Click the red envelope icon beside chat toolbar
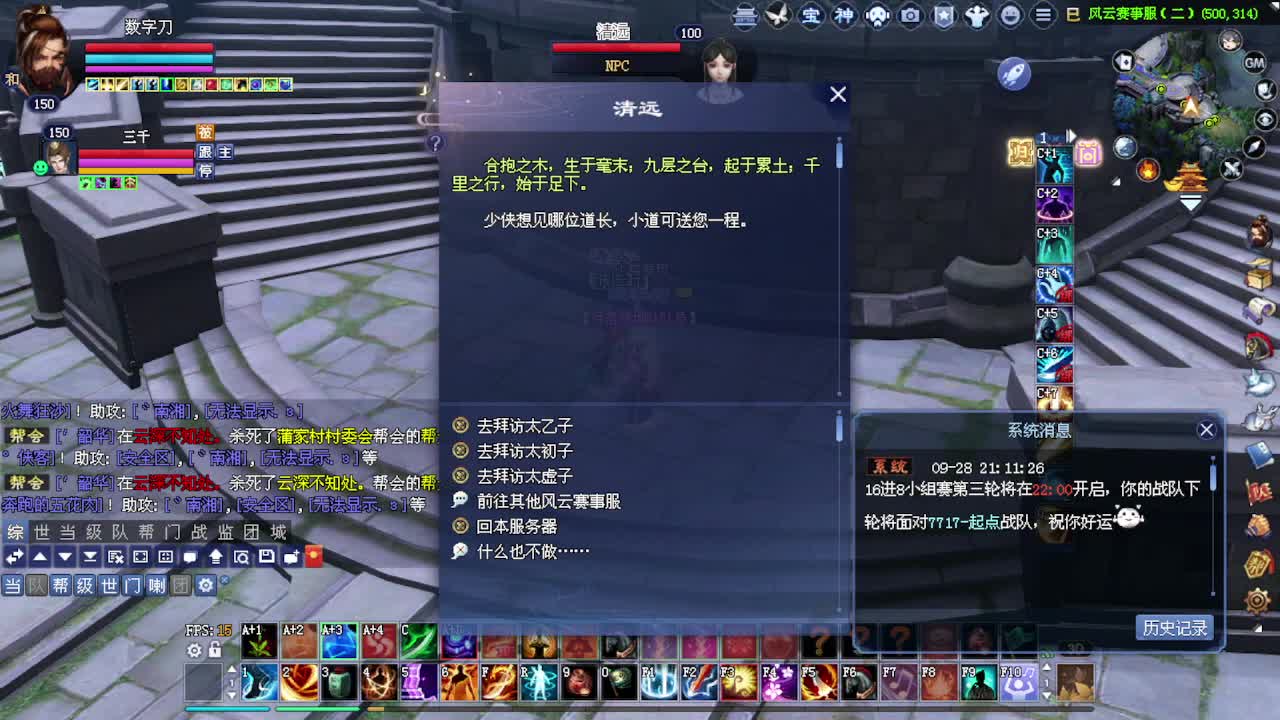This screenshot has width=1280, height=720. coord(314,556)
